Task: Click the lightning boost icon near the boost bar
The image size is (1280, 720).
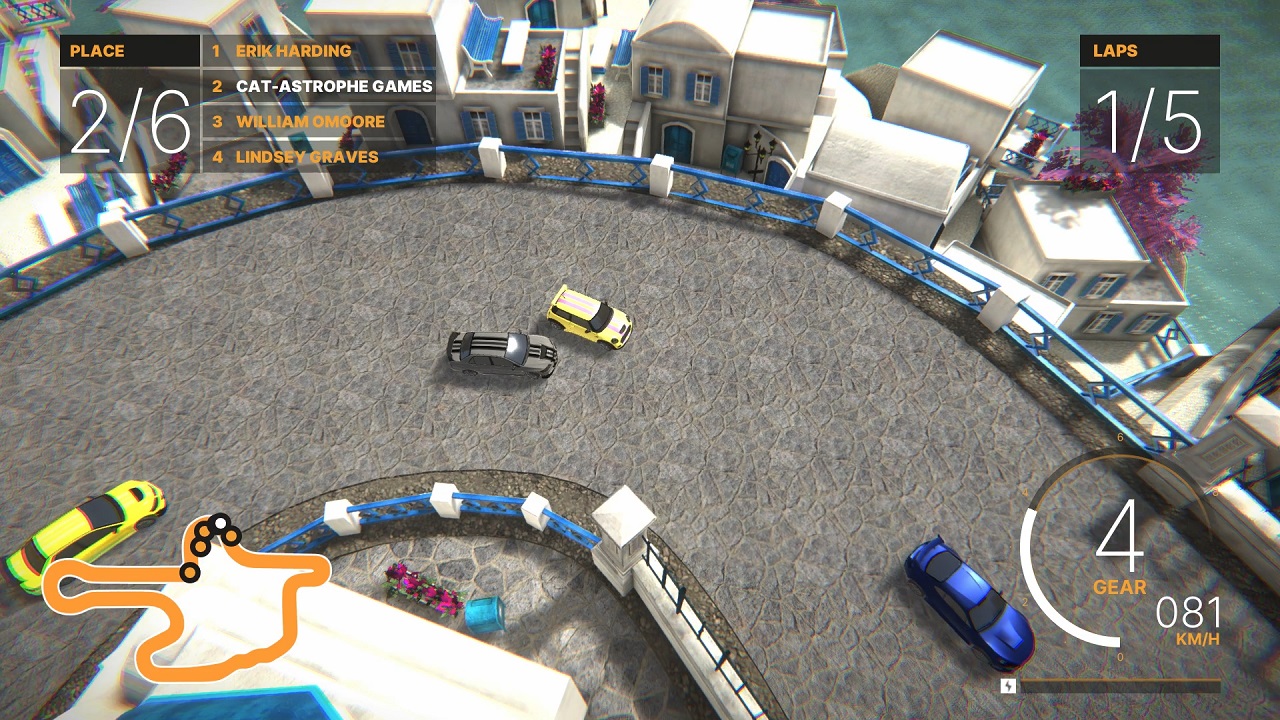Action: click(1008, 687)
